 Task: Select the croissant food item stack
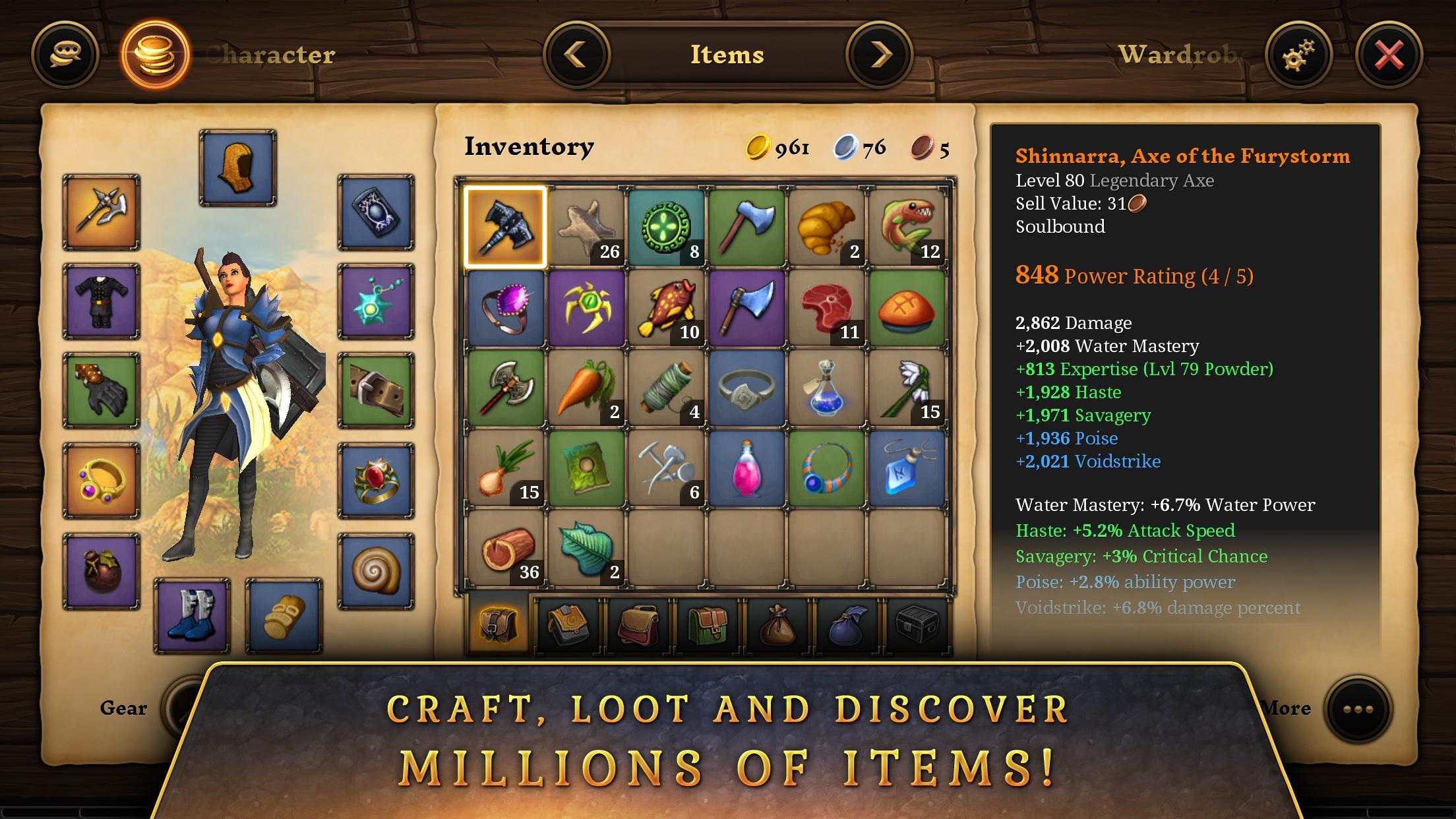click(827, 227)
